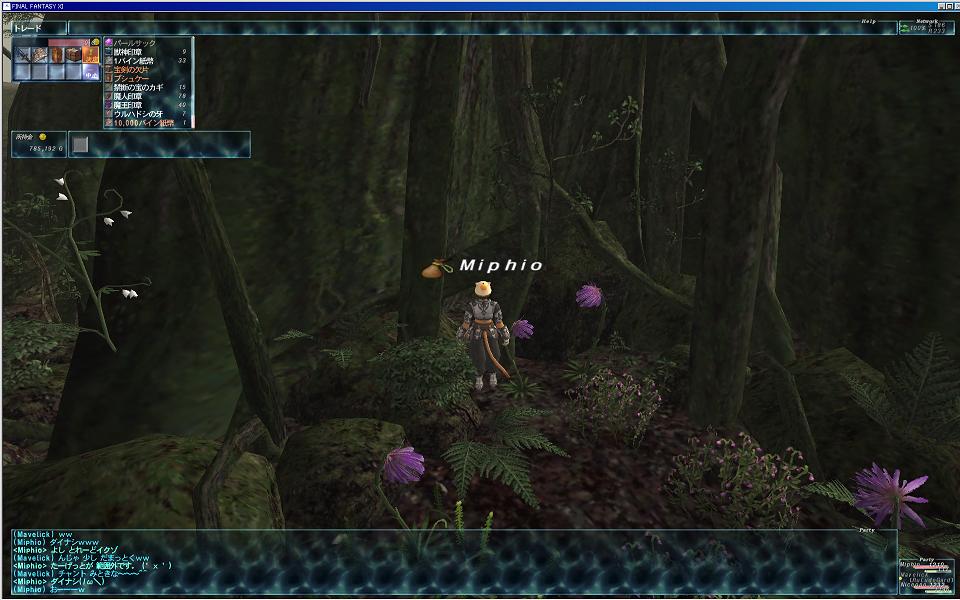Cancel the trade with 中止 button
The width and height of the screenshot is (960, 600).
click(x=91, y=72)
